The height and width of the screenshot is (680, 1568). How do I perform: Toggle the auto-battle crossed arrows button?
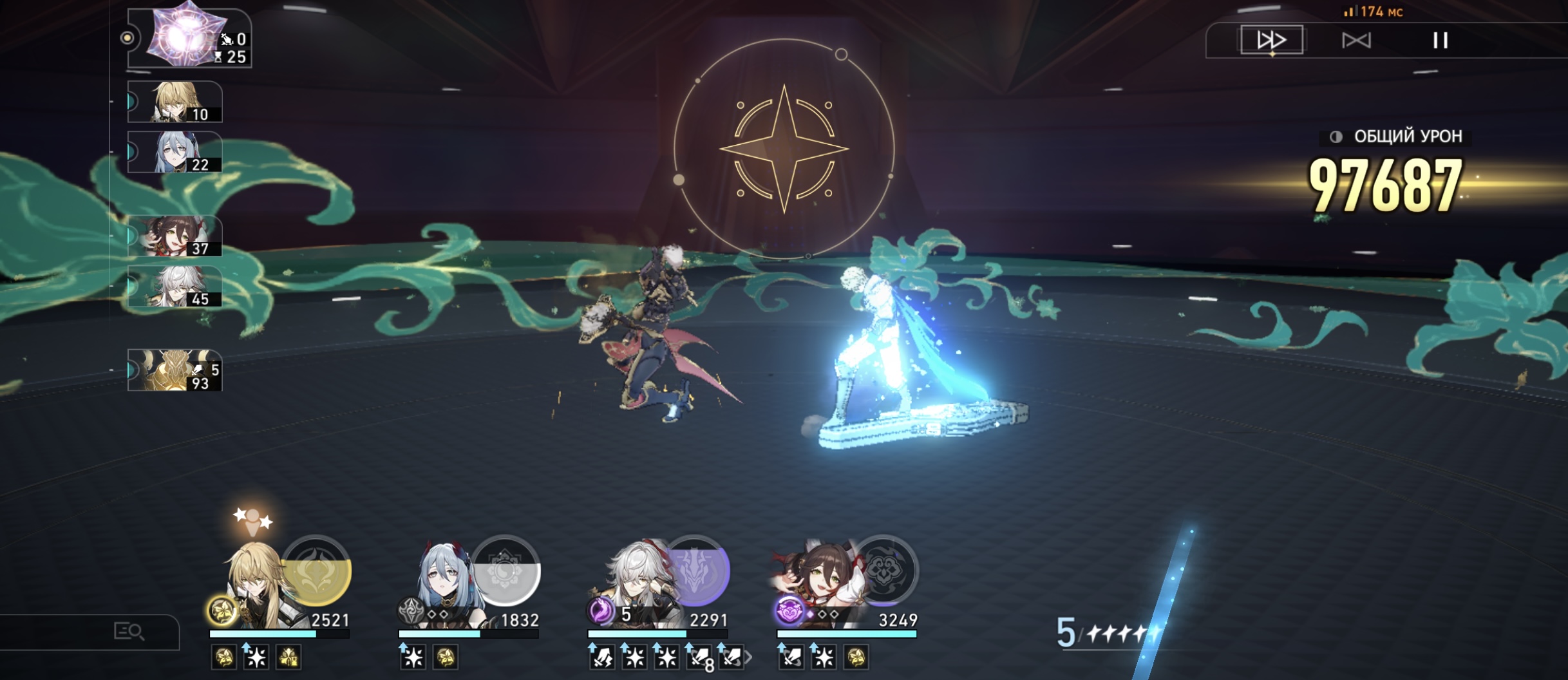pos(1355,41)
